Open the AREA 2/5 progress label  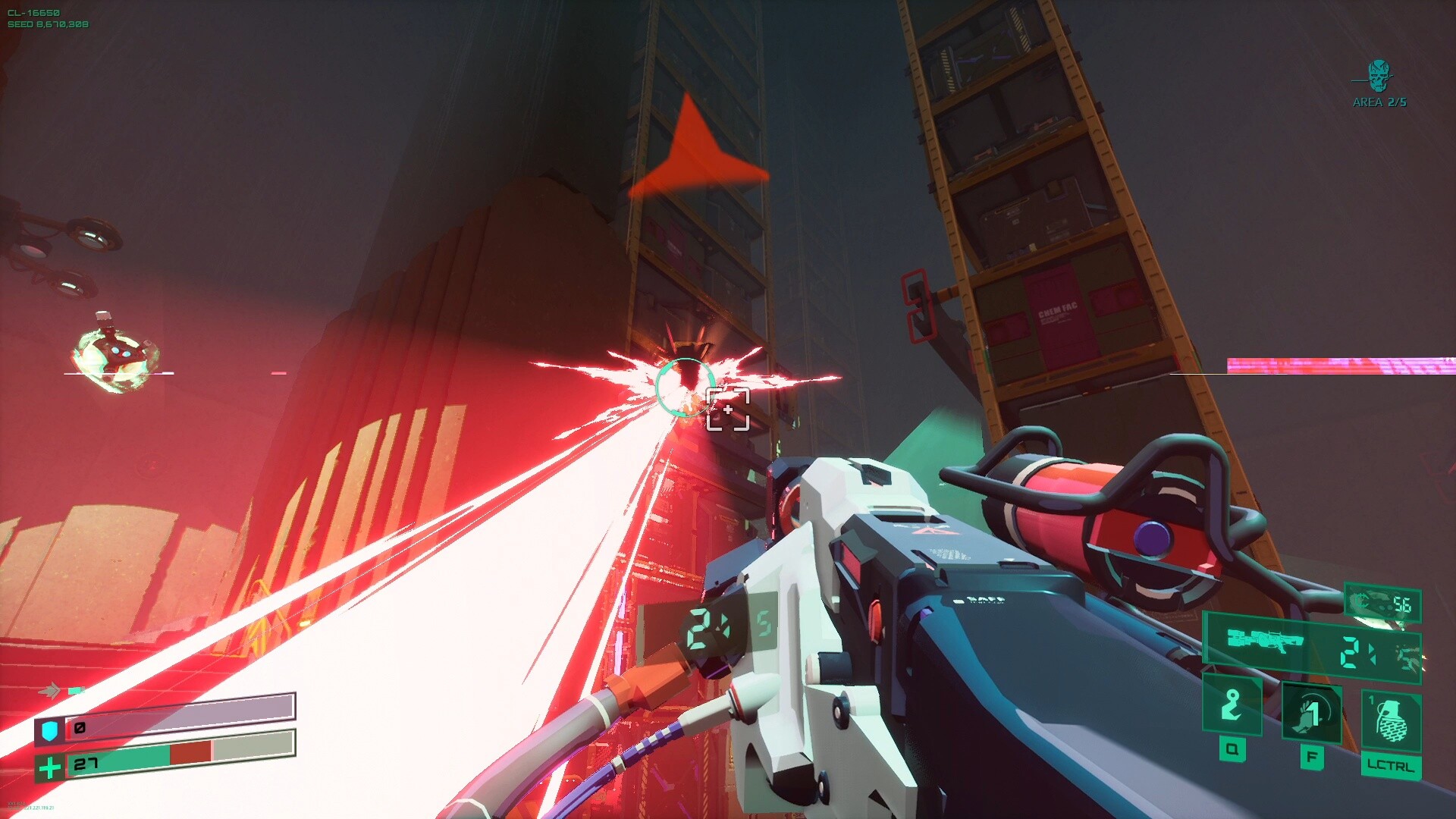pos(1379,101)
